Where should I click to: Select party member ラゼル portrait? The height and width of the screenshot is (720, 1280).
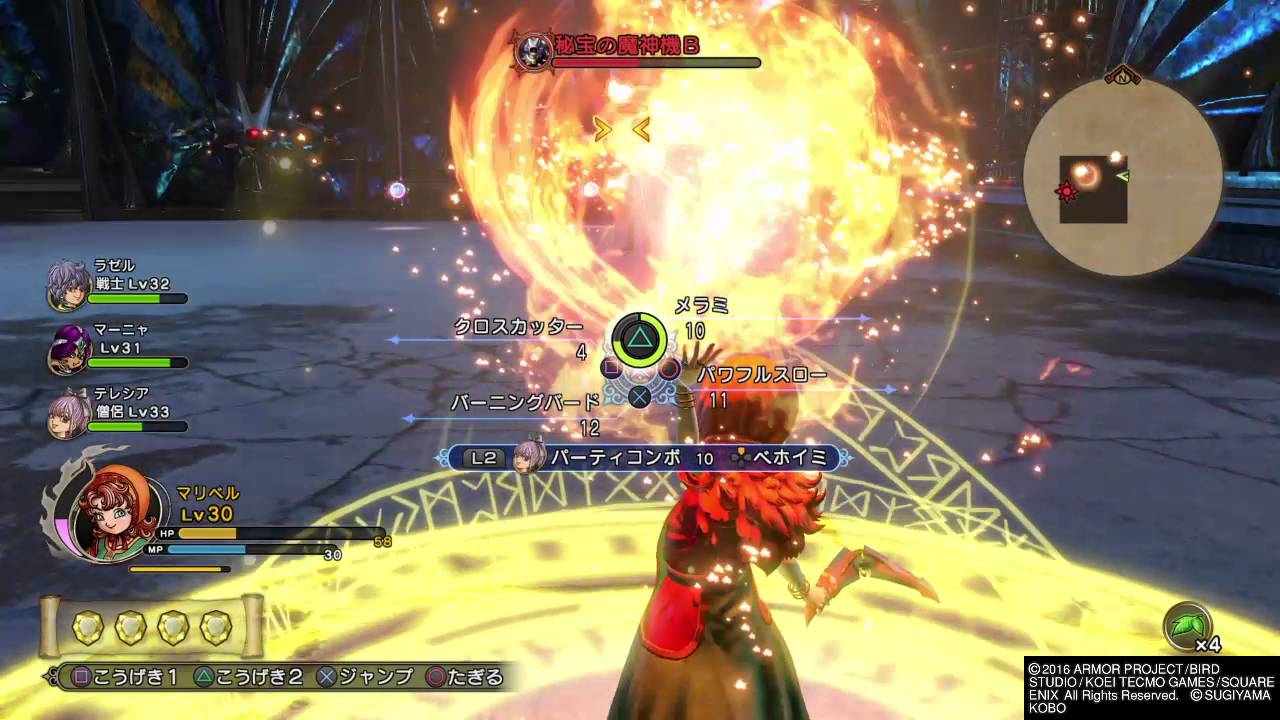(67, 285)
